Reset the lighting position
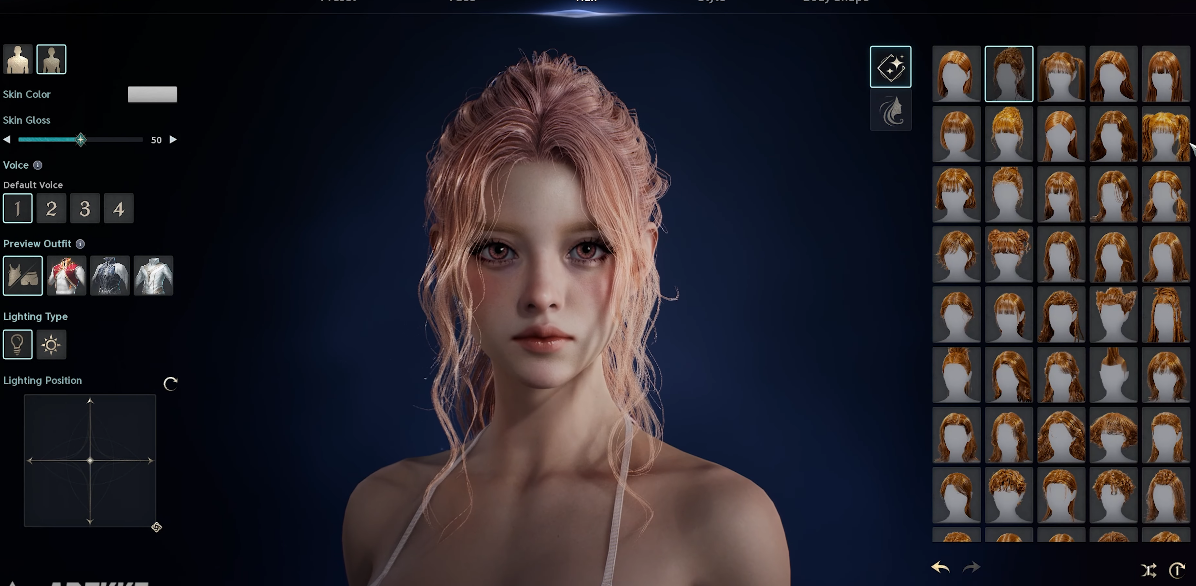 [x=170, y=383]
